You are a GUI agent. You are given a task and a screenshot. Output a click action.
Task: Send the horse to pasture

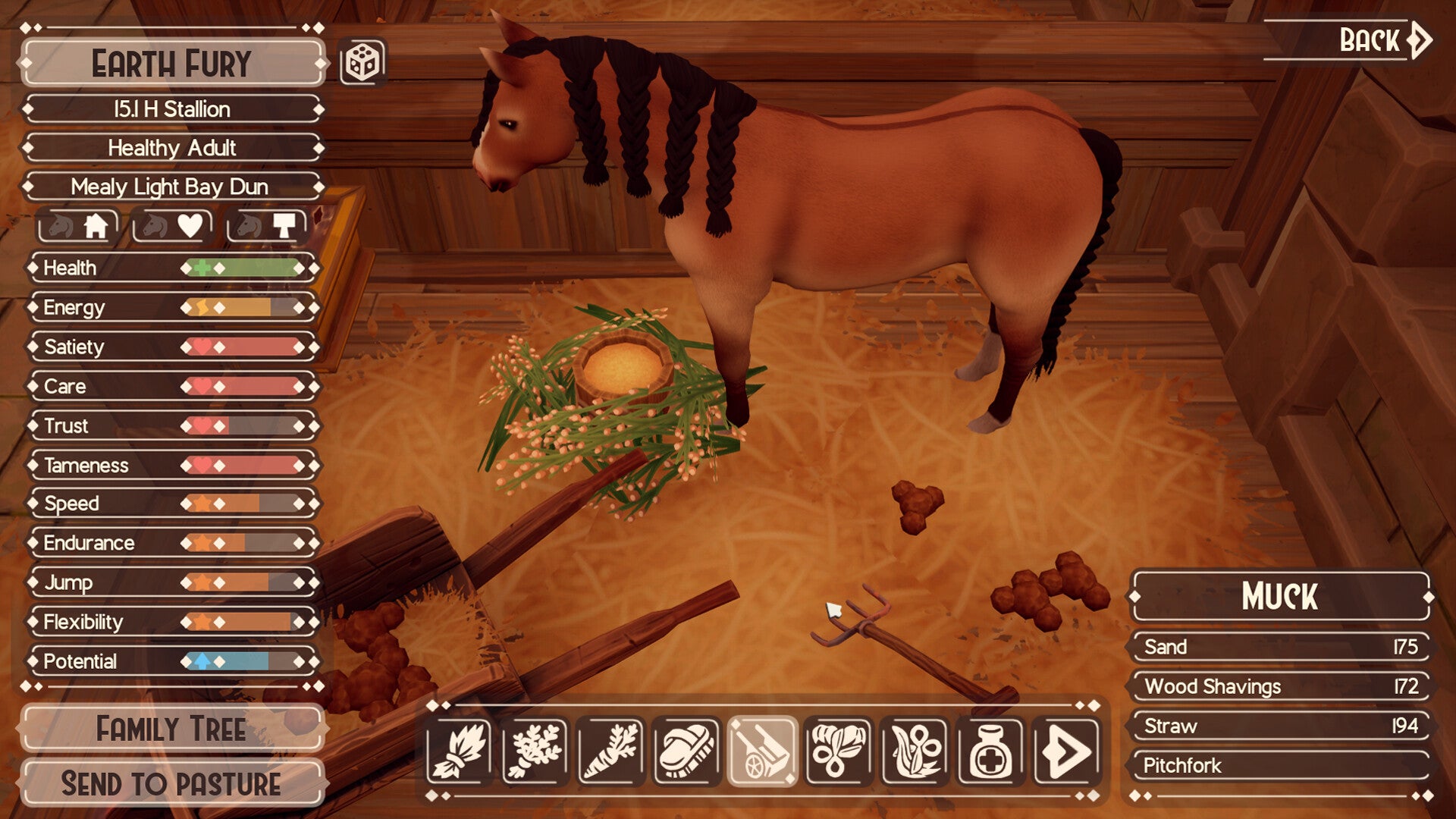[x=172, y=783]
